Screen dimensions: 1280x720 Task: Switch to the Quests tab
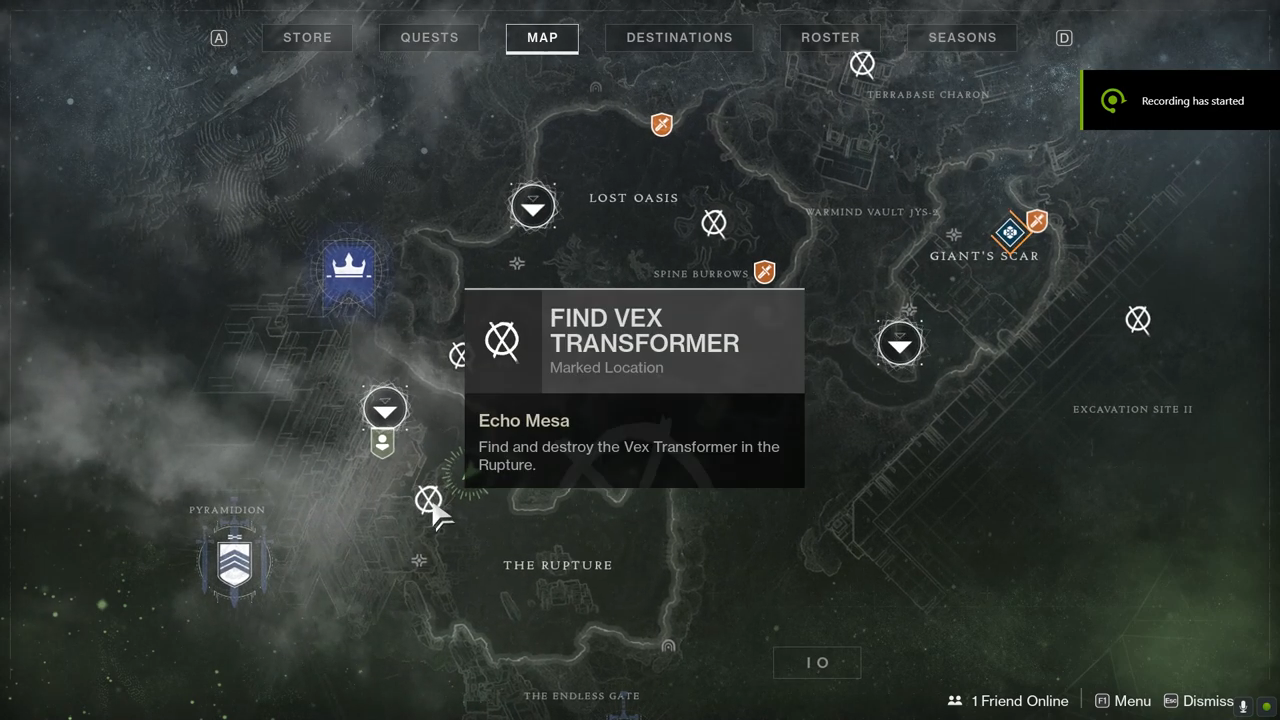(x=429, y=38)
